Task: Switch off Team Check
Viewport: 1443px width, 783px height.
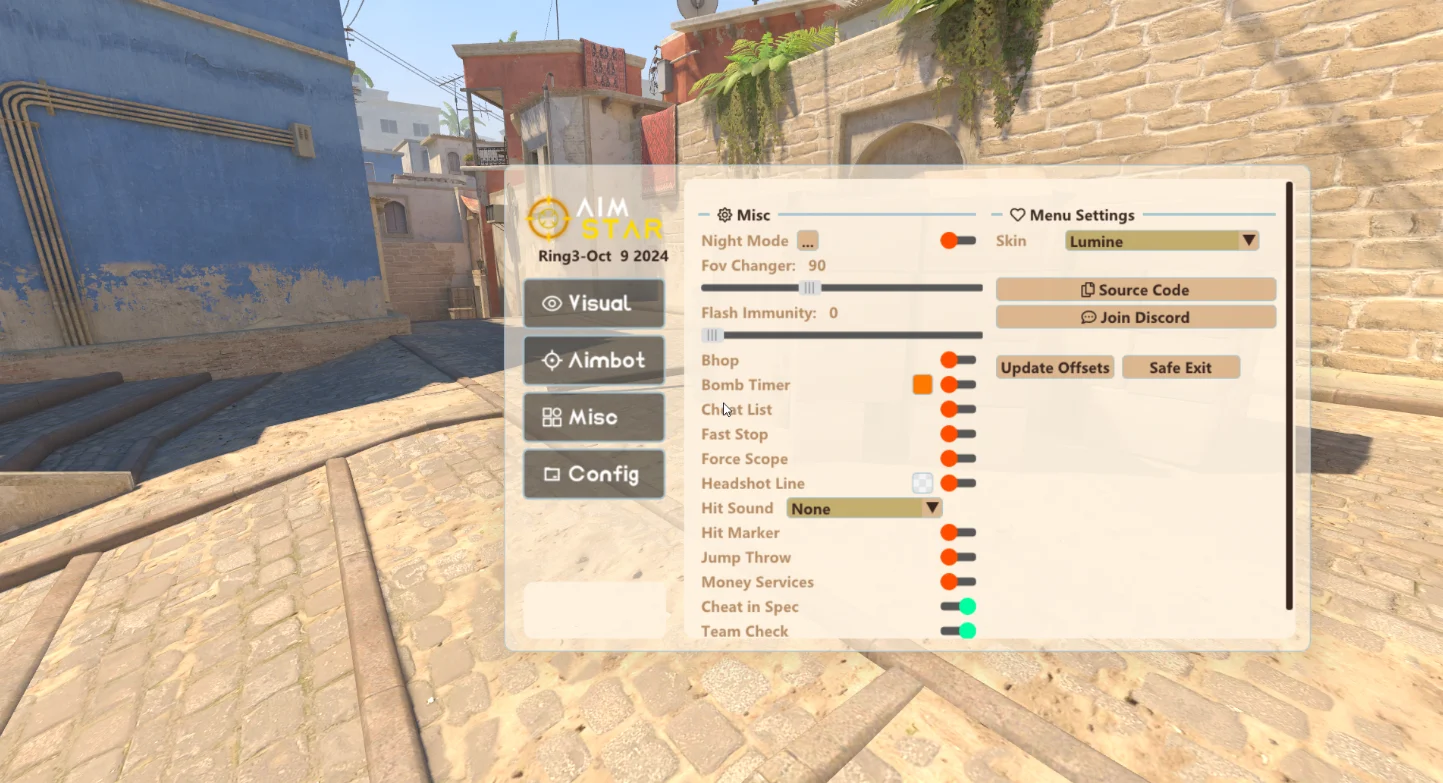Action: point(958,631)
